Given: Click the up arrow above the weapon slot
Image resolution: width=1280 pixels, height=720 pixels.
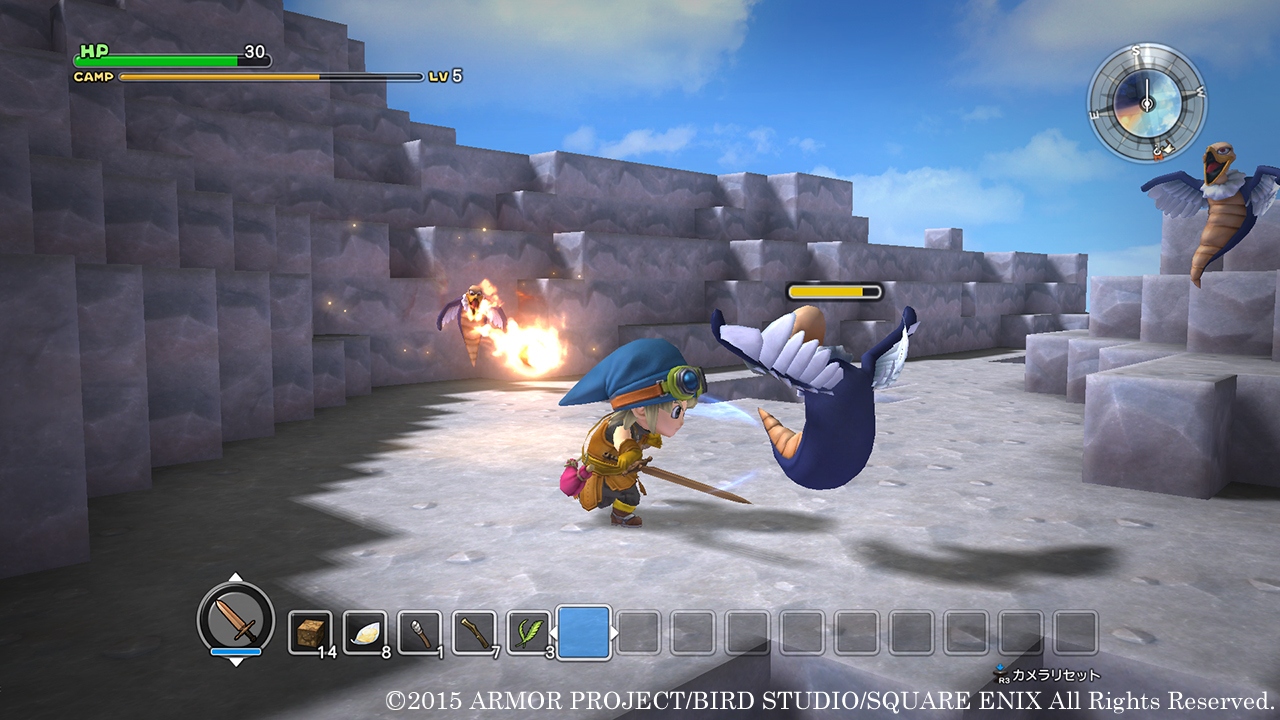Looking at the screenshot, I should [x=234, y=576].
